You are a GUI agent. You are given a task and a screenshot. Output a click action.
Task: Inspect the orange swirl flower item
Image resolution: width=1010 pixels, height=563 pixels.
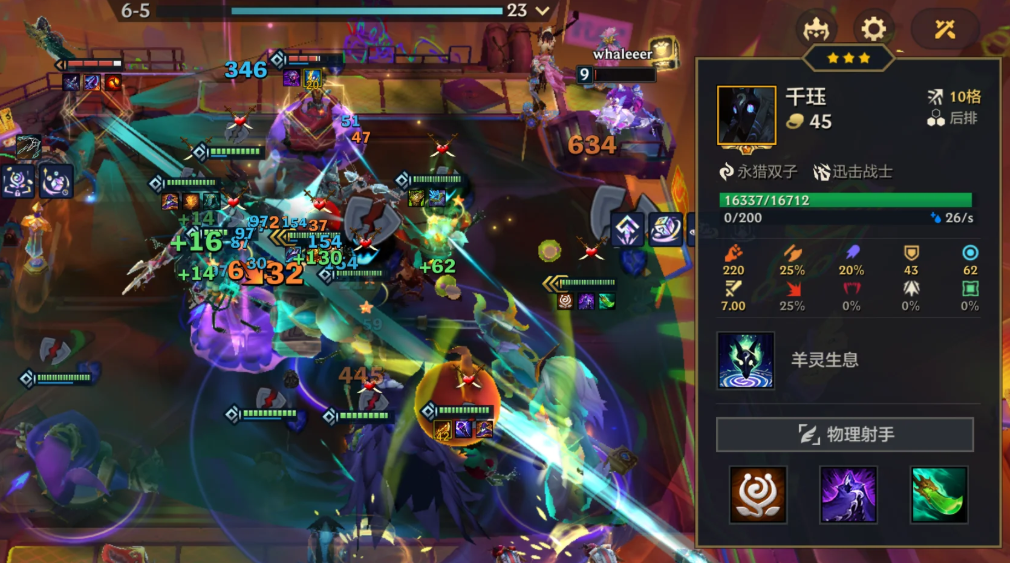pyautogui.click(x=758, y=494)
